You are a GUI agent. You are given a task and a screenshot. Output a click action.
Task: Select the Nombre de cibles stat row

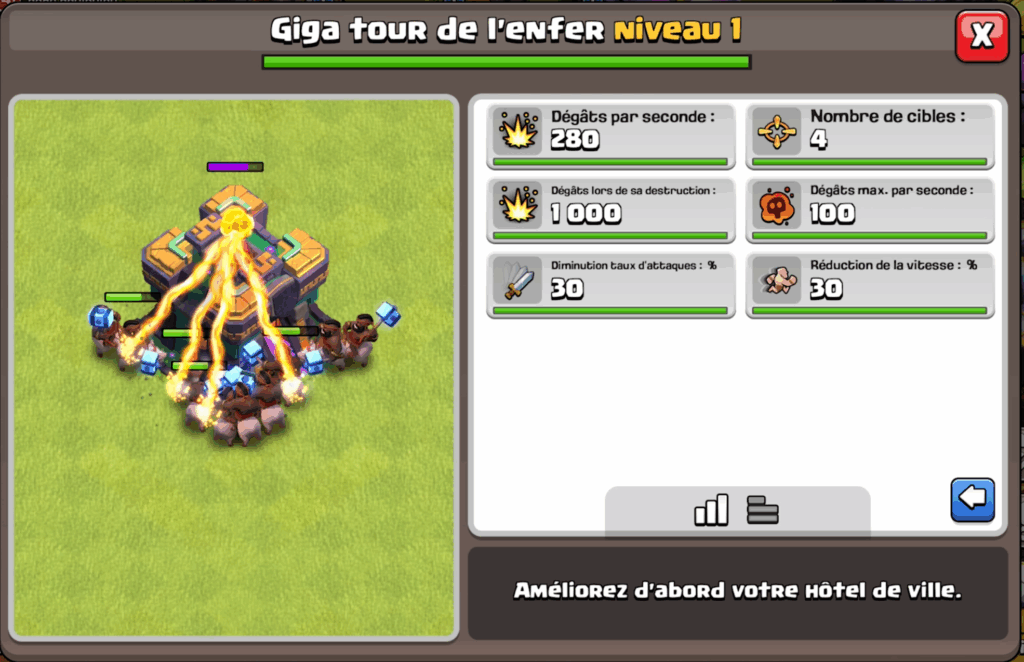pos(870,135)
